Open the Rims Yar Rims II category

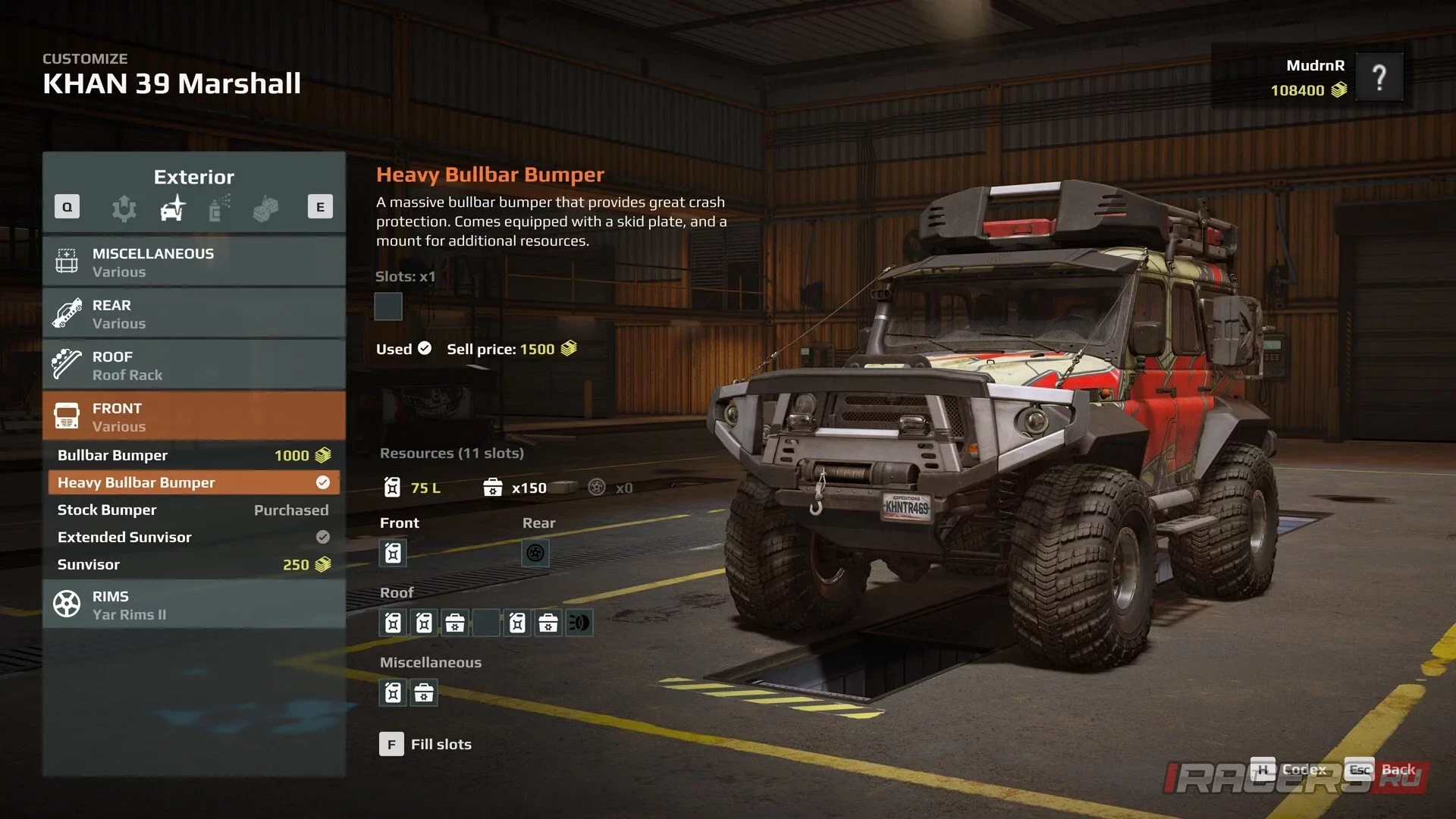(x=194, y=604)
